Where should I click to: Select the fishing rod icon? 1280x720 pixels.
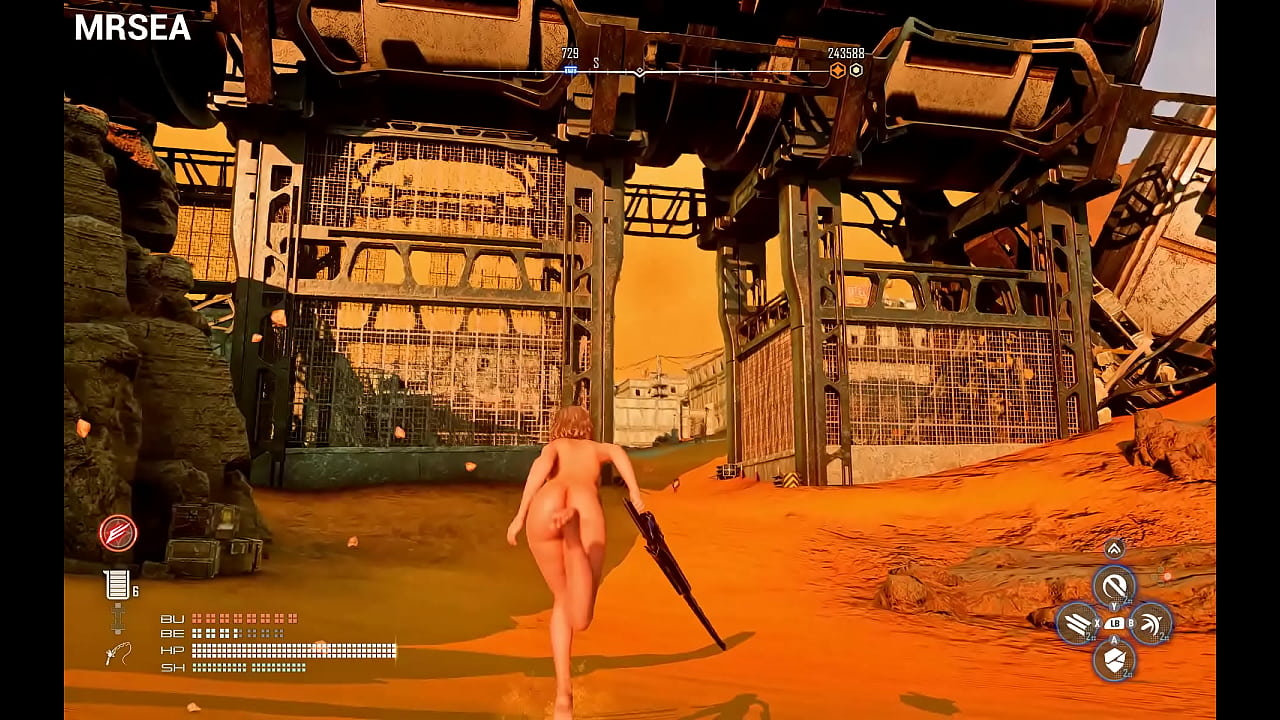[x=118, y=655]
